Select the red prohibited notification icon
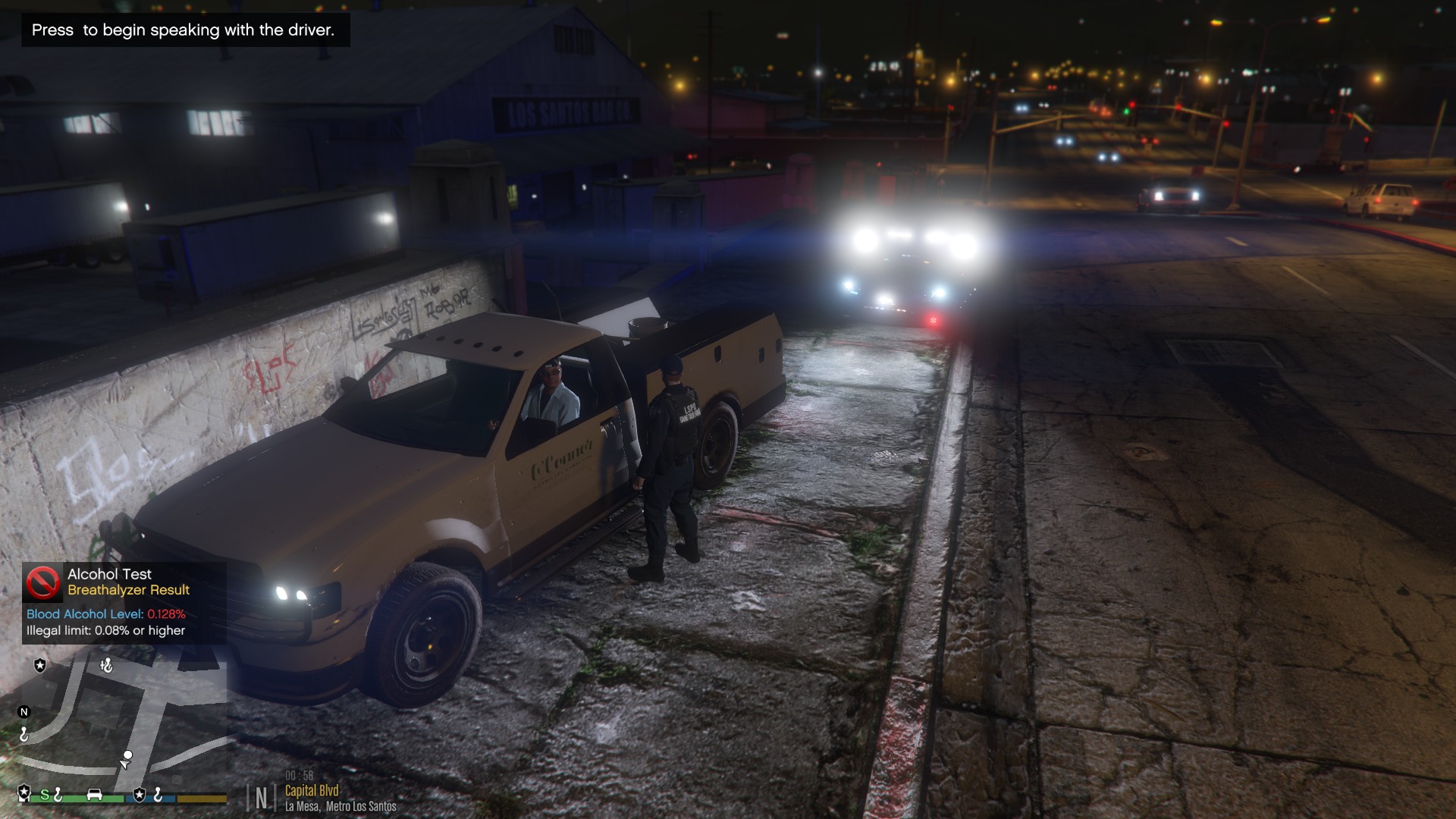 43,582
